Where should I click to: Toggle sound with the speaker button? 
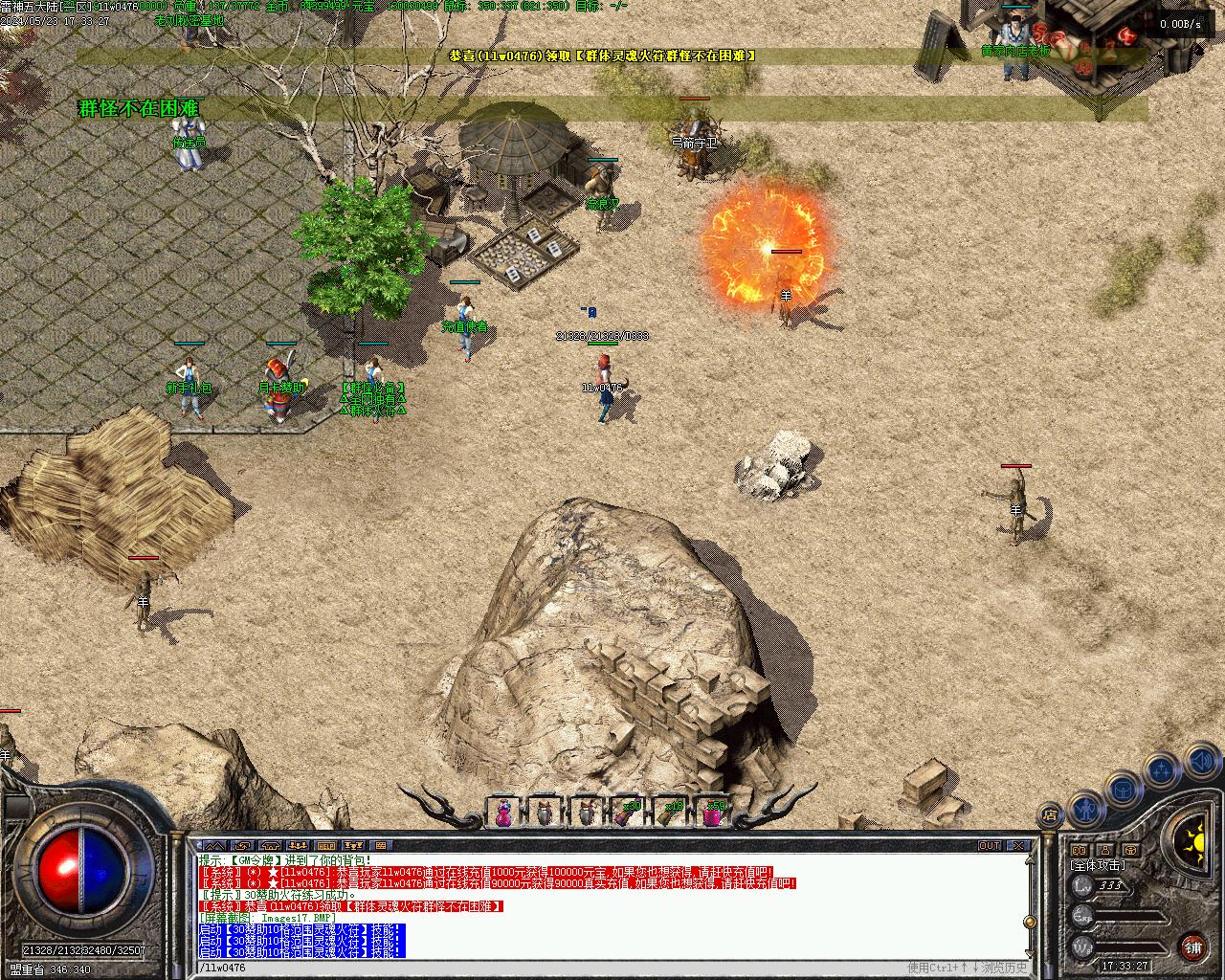pos(1200,760)
